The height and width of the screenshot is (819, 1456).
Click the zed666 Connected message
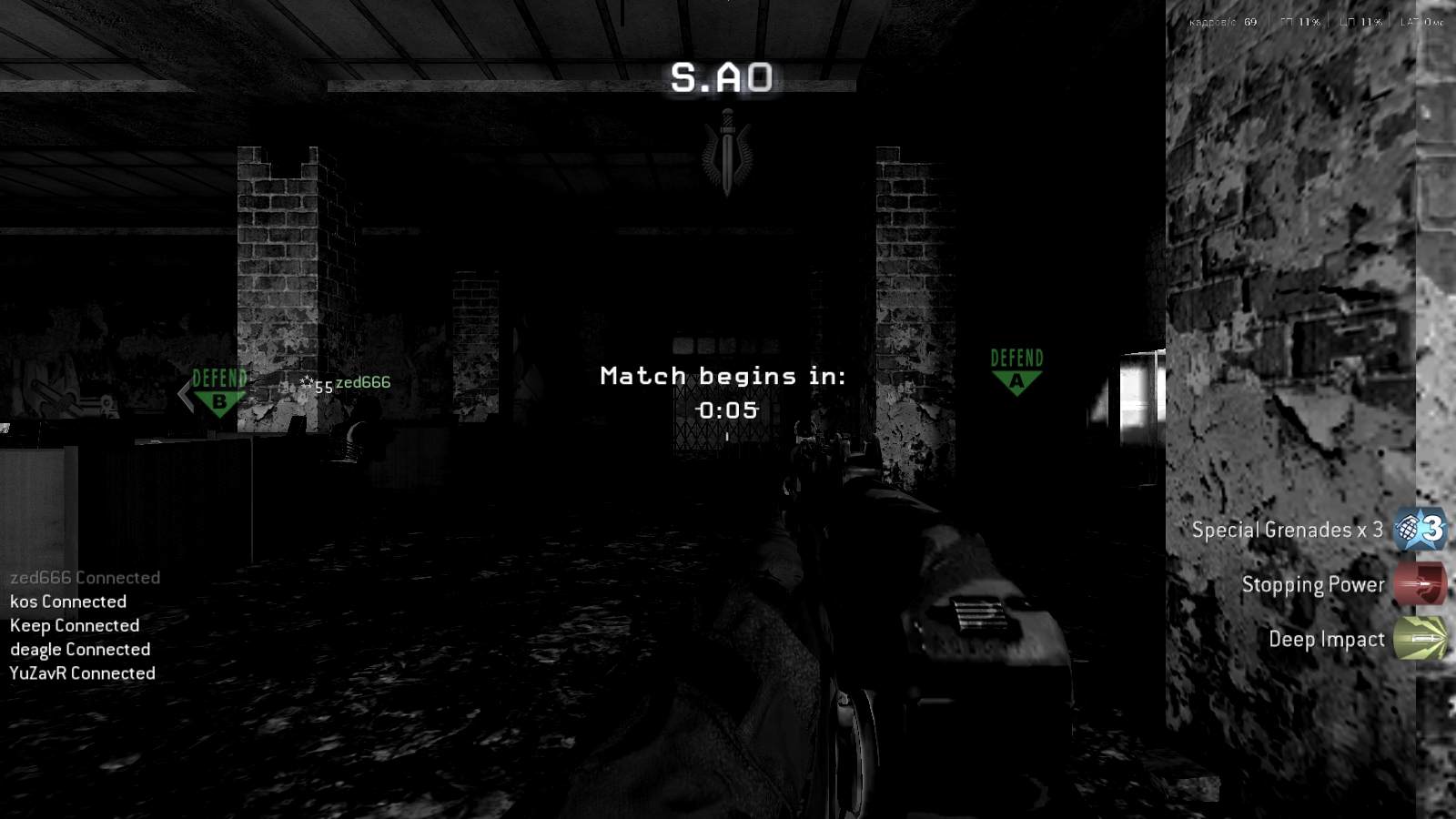(x=85, y=577)
